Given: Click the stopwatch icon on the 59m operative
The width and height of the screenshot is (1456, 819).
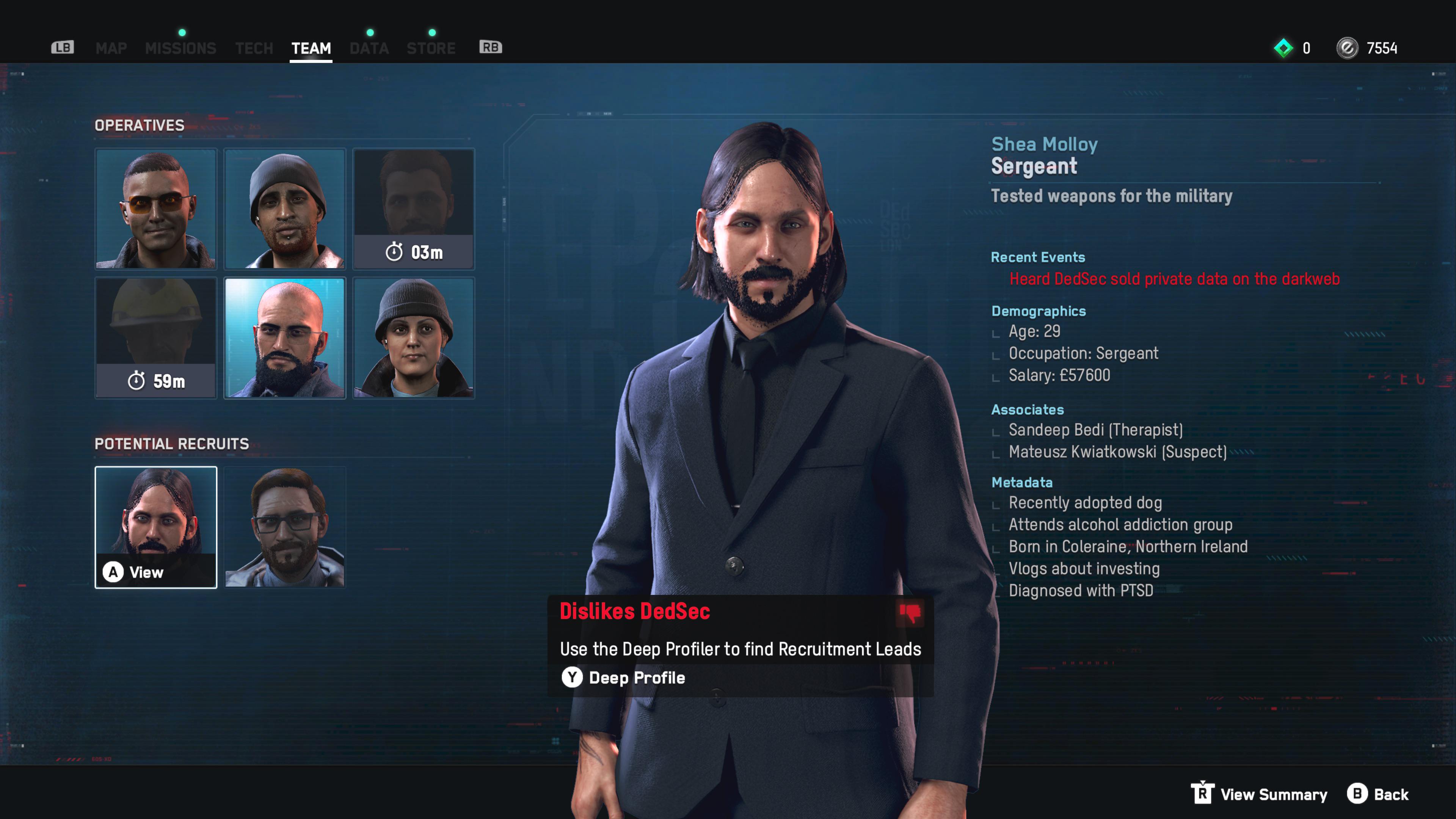Looking at the screenshot, I should 137,381.
